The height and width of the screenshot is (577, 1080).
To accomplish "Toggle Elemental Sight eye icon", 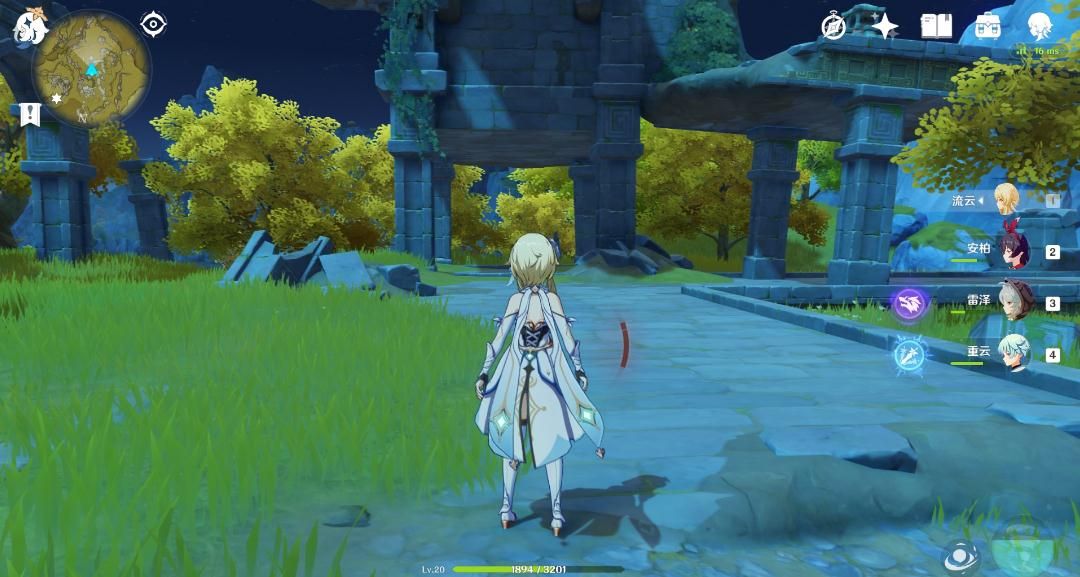I will pyautogui.click(x=153, y=23).
